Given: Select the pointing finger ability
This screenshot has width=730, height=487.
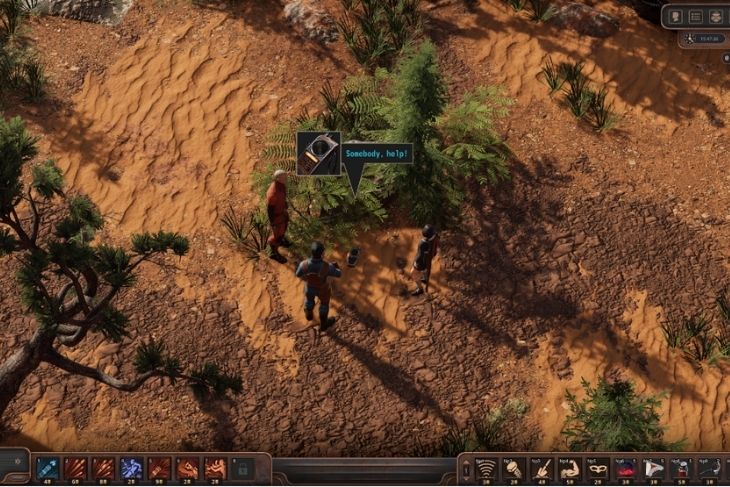Looking at the screenshot, I should (542, 468).
